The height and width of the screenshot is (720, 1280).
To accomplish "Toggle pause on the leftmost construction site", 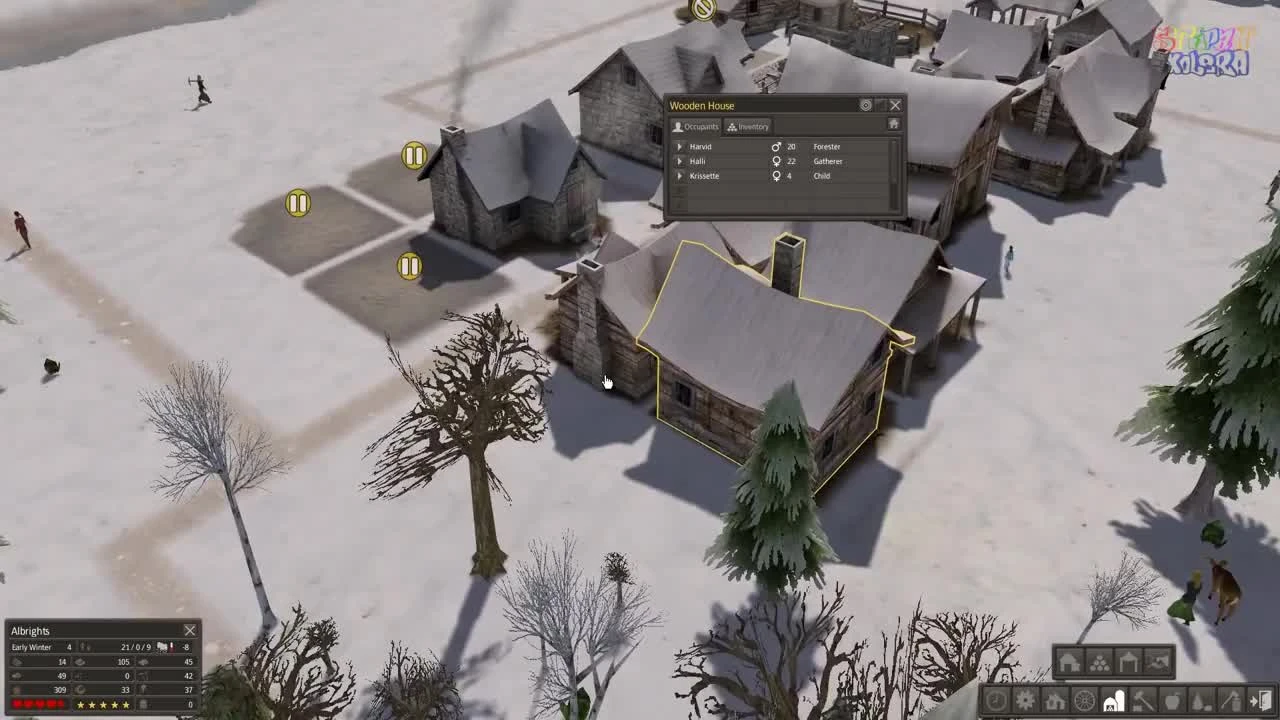I will tap(298, 203).
